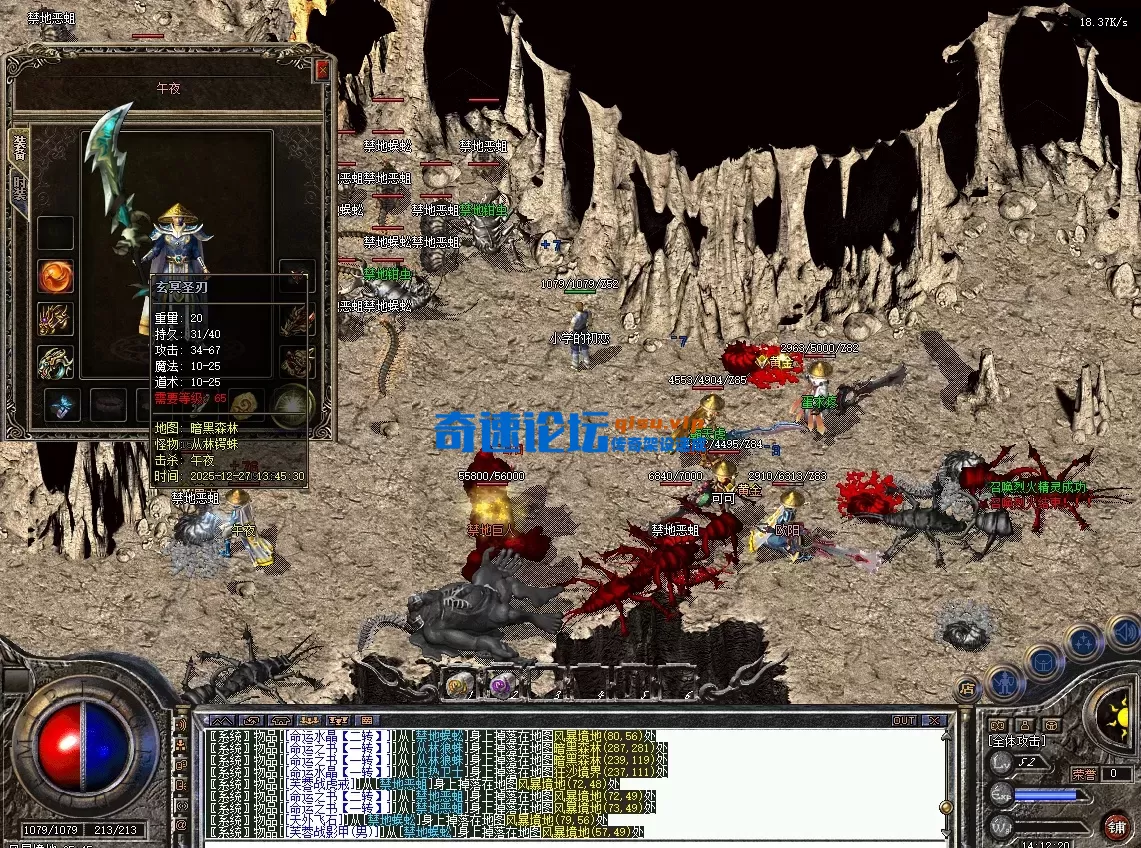Click the OUT button on chat panel
1141x848 pixels.
pyautogui.click(x=904, y=720)
